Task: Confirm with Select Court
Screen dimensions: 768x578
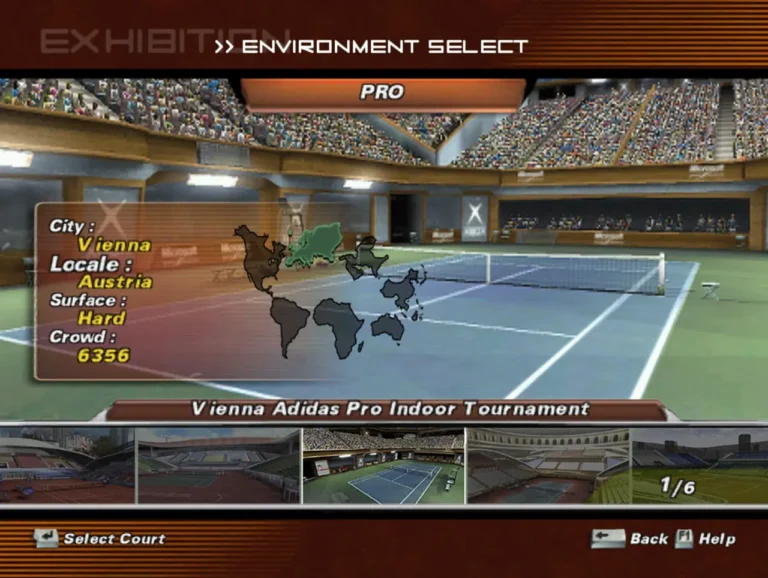Action: pos(100,539)
